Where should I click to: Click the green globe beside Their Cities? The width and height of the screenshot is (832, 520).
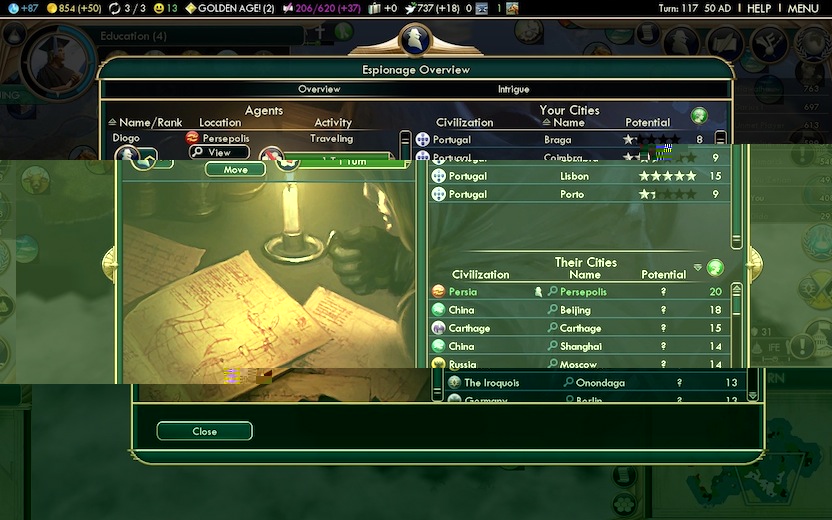pos(714,268)
